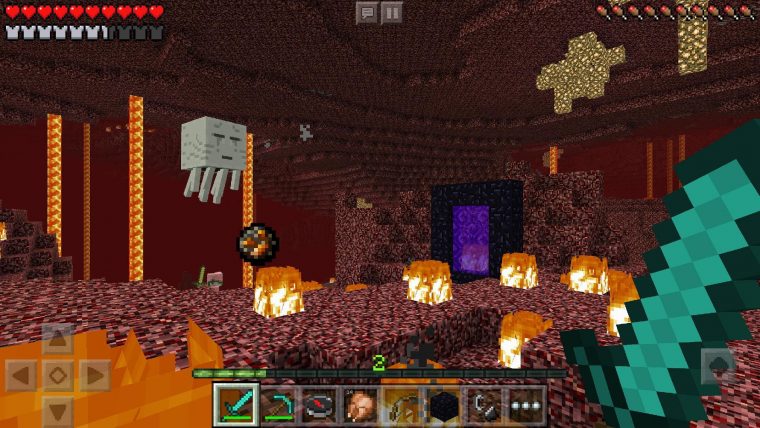The width and height of the screenshot is (760, 428).
Task: Open the chat window
Action: 367,12
